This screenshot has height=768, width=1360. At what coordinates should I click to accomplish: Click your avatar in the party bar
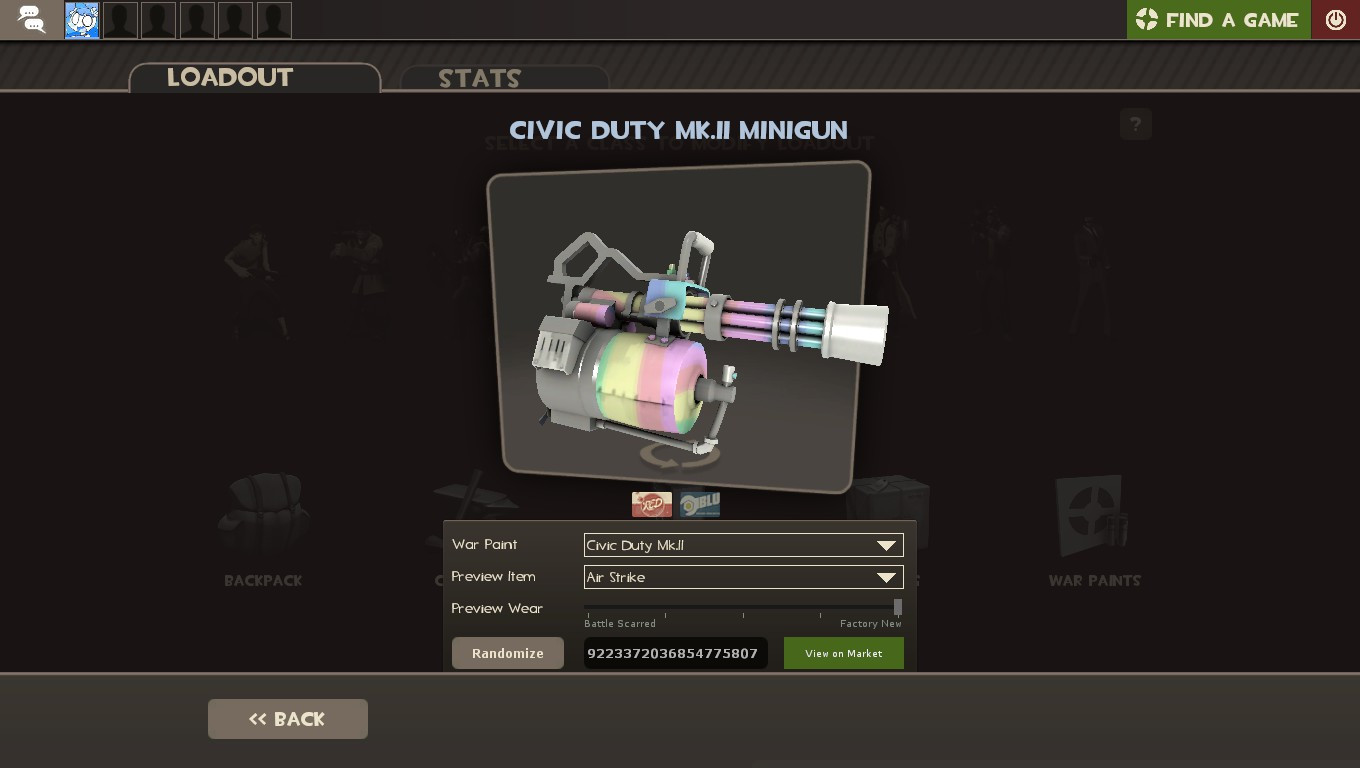[x=81, y=19]
